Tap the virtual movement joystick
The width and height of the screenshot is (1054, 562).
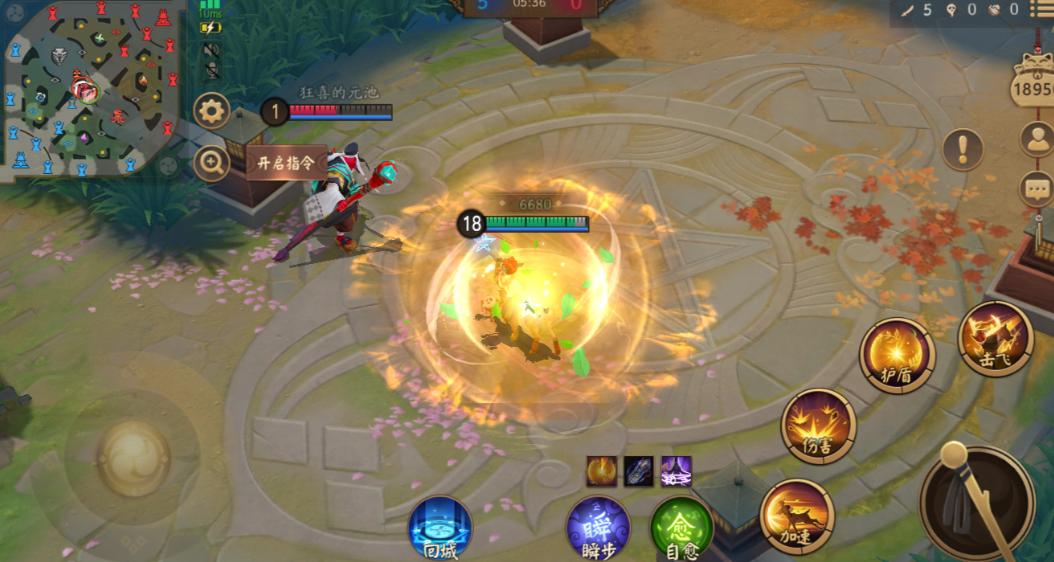tap(132, 458)
